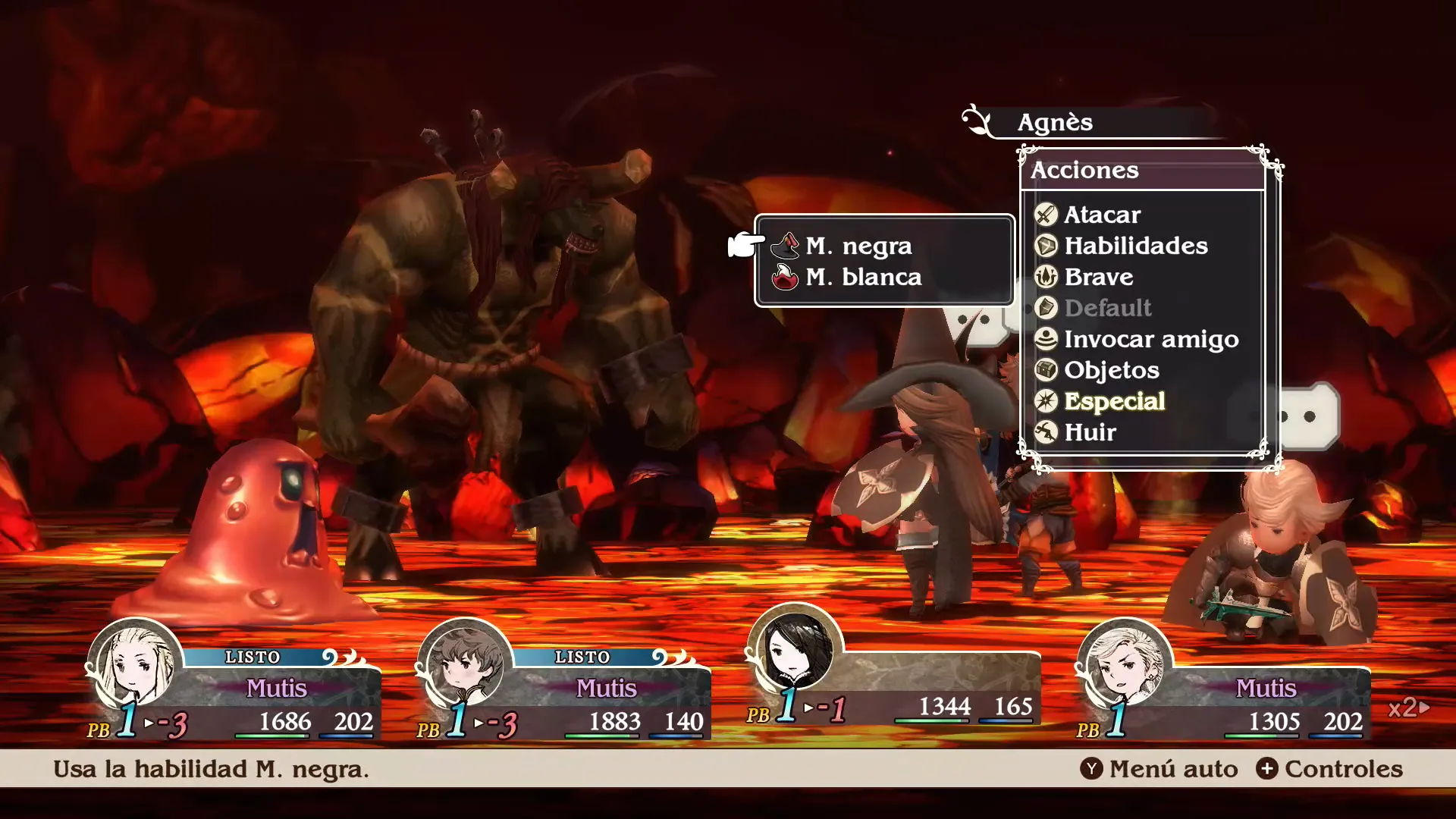
Task: Choose Invocar amigo
Action: tap(1150, 339)
